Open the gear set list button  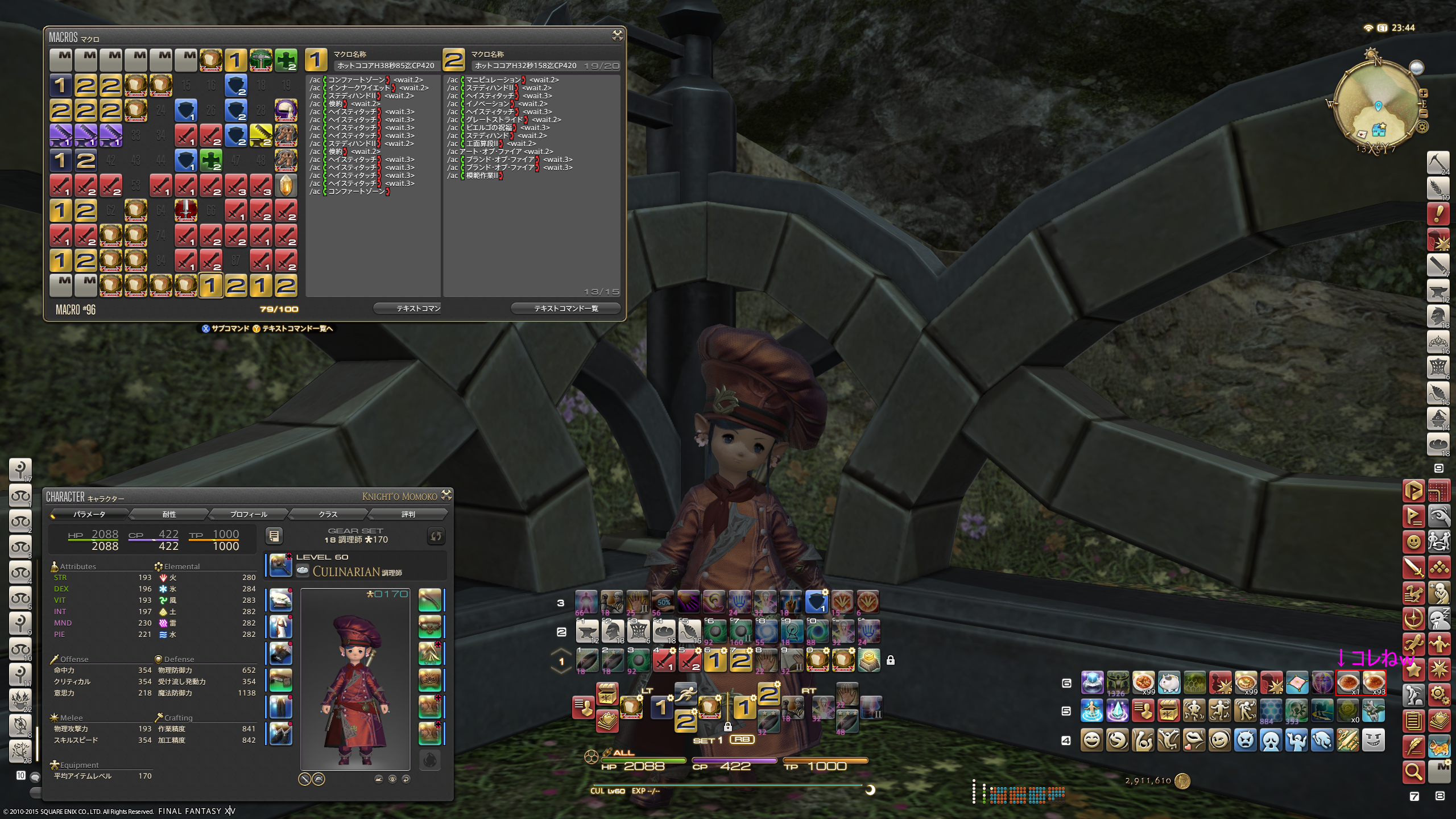click(x=274, y=536)
